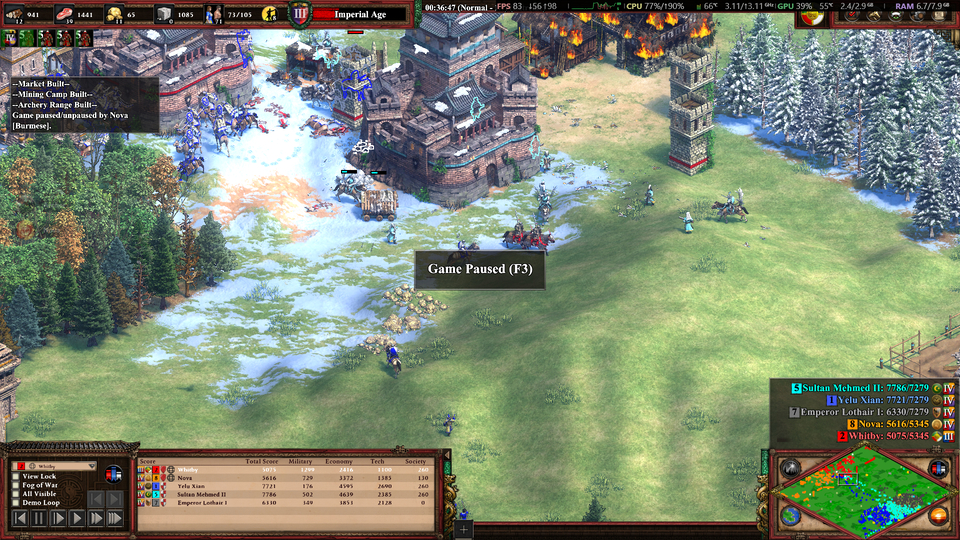This screenshot has width=960, height=540.
Task: Click the replay pause button
Action: point(39,518)
